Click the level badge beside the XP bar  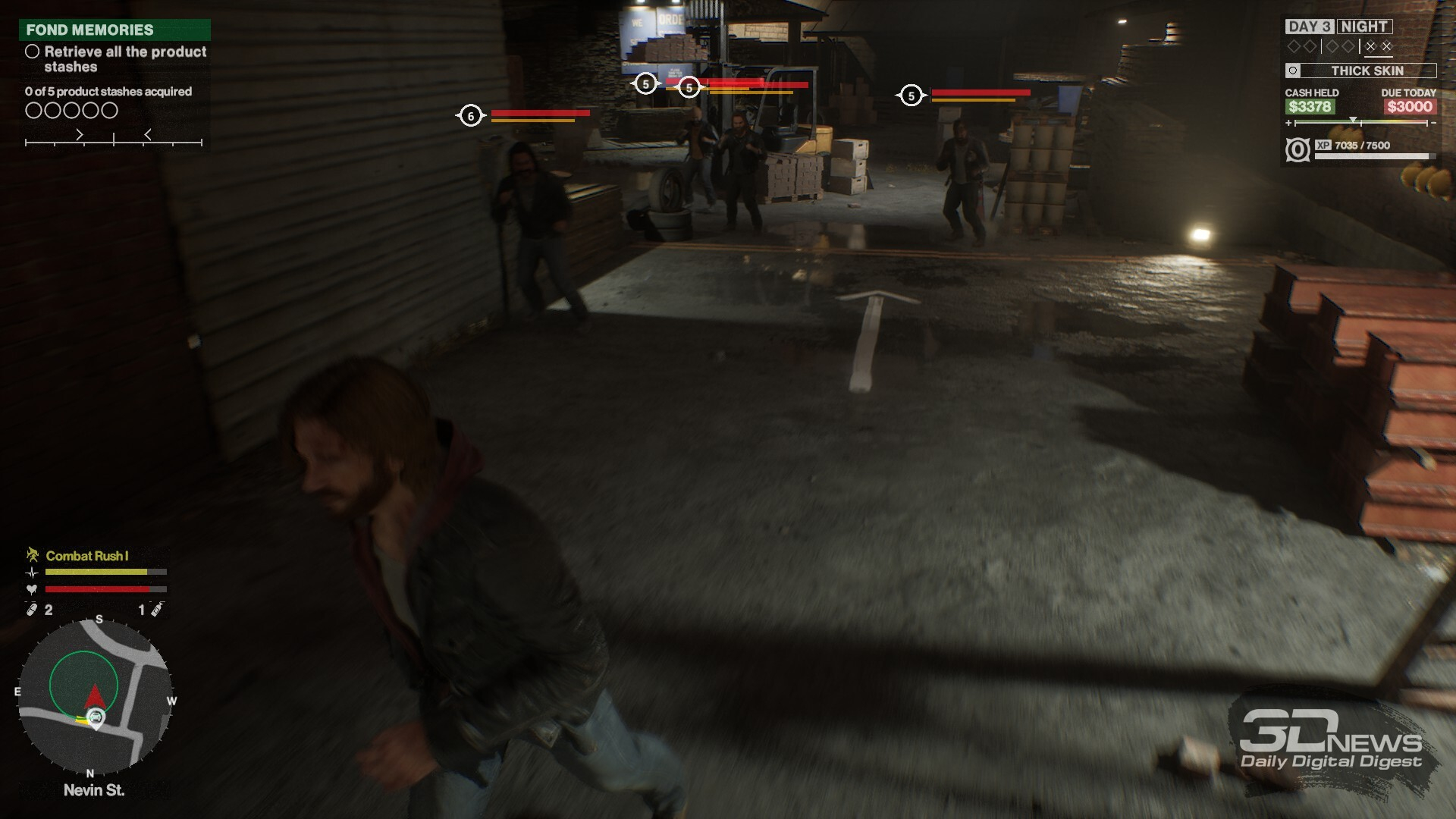point(1298,150)
